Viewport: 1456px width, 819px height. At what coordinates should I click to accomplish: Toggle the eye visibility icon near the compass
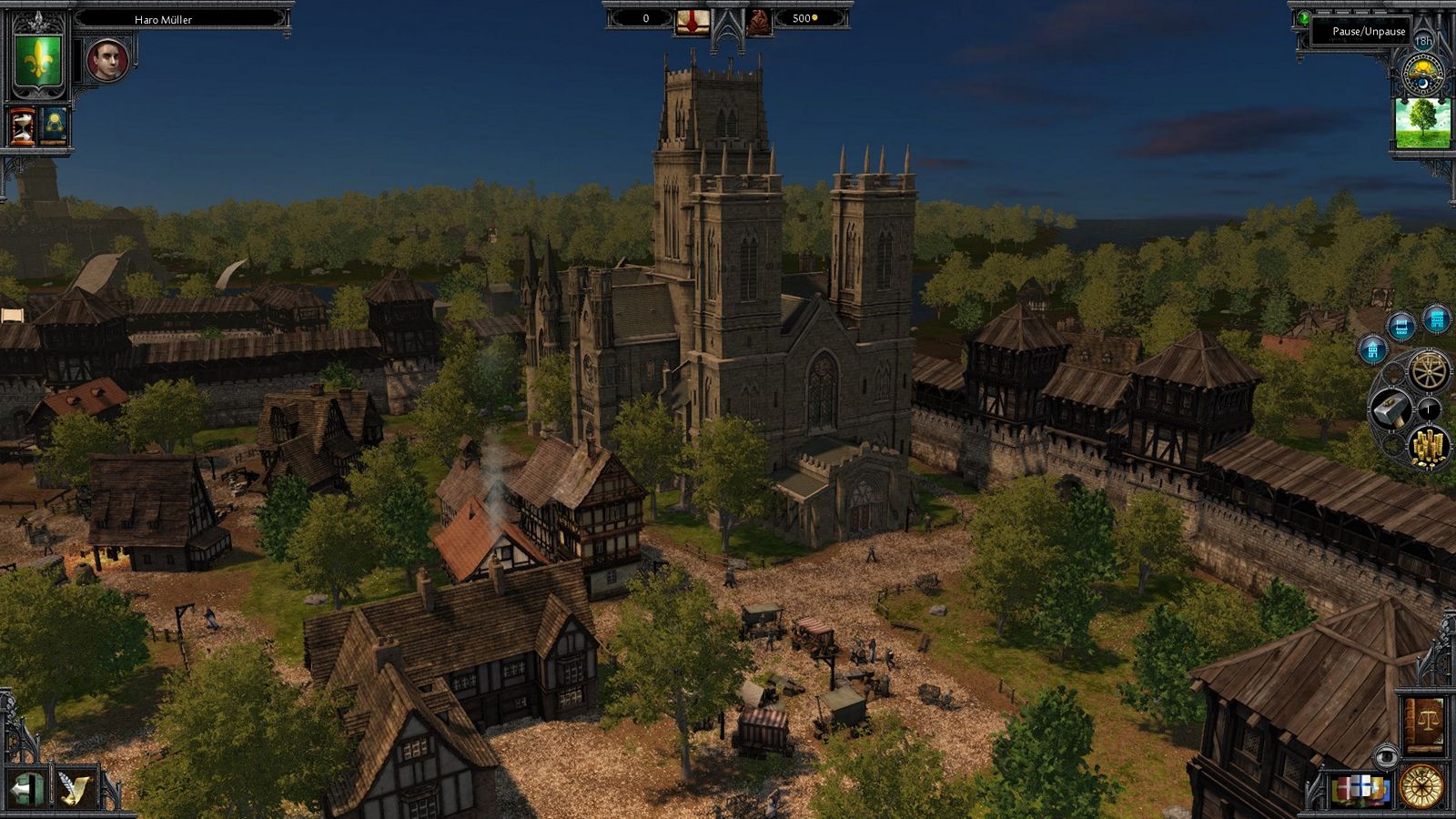coord(1386,754)
